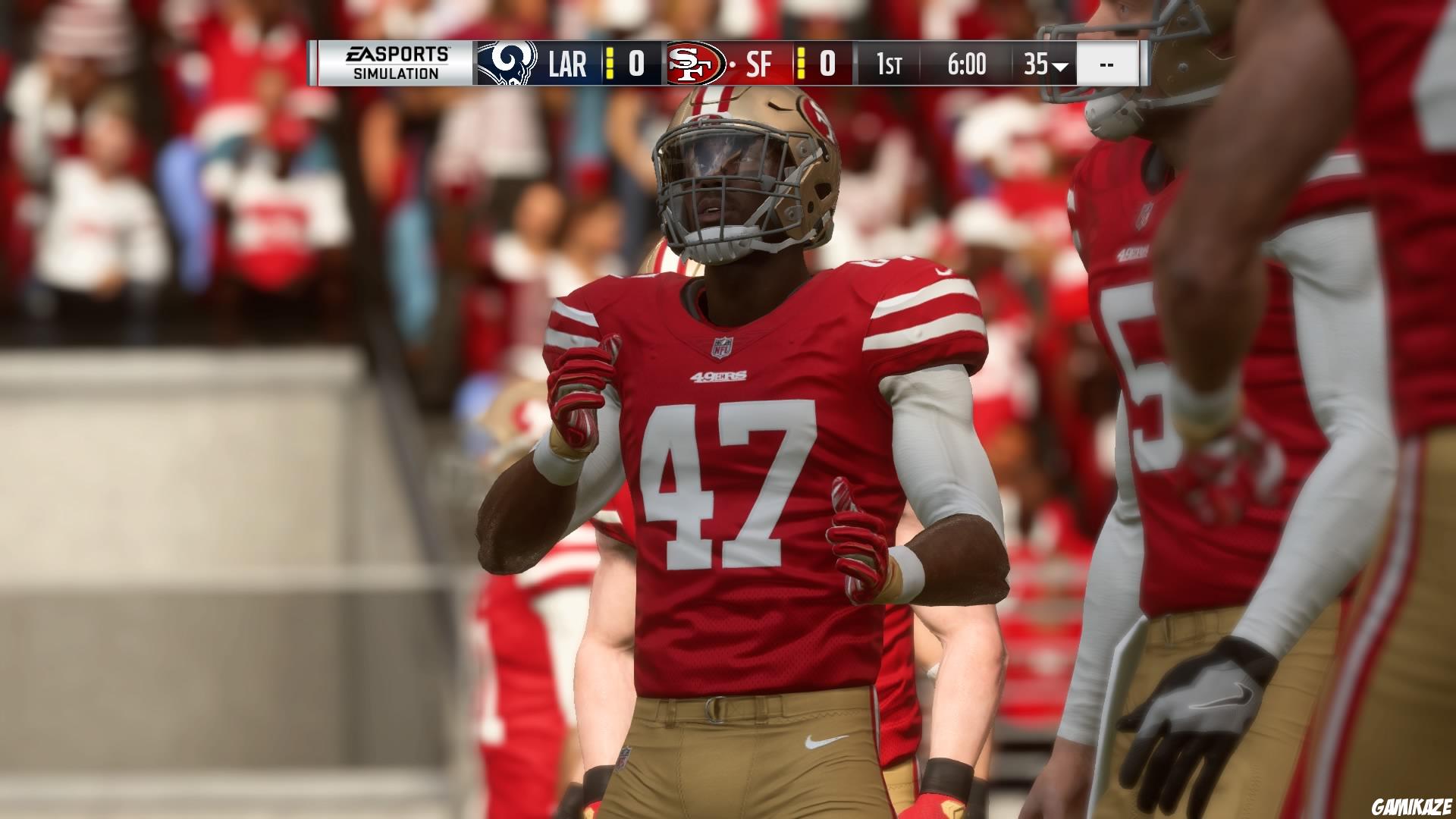Screen dimensions: 1456x819
Task: Select the 1ST quarter indicator
Action: (891, 64)
